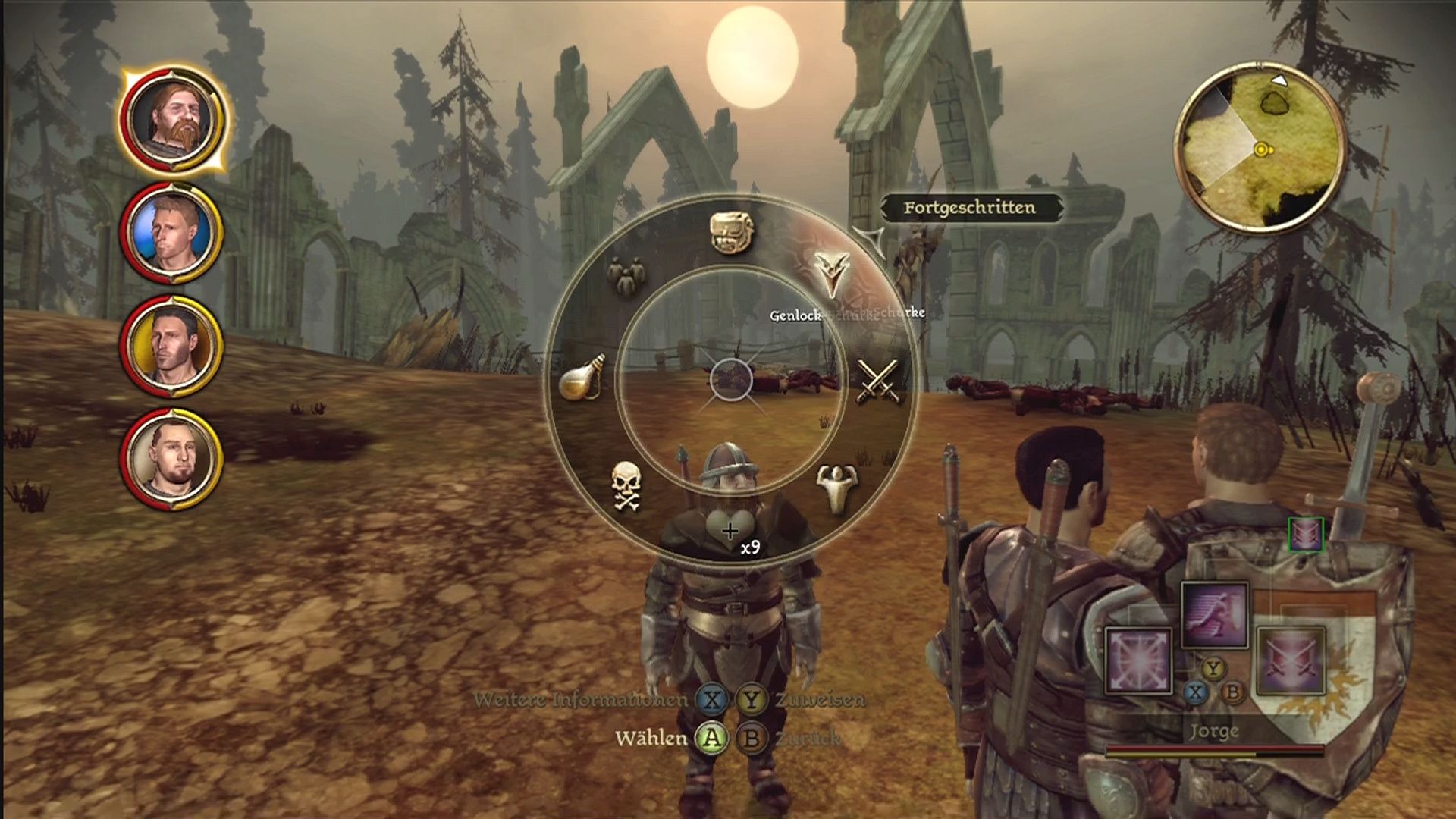Choose the dark-haired companion with gold background
The width and height of the screenshot is (1456, 819).
click(172, 346)
